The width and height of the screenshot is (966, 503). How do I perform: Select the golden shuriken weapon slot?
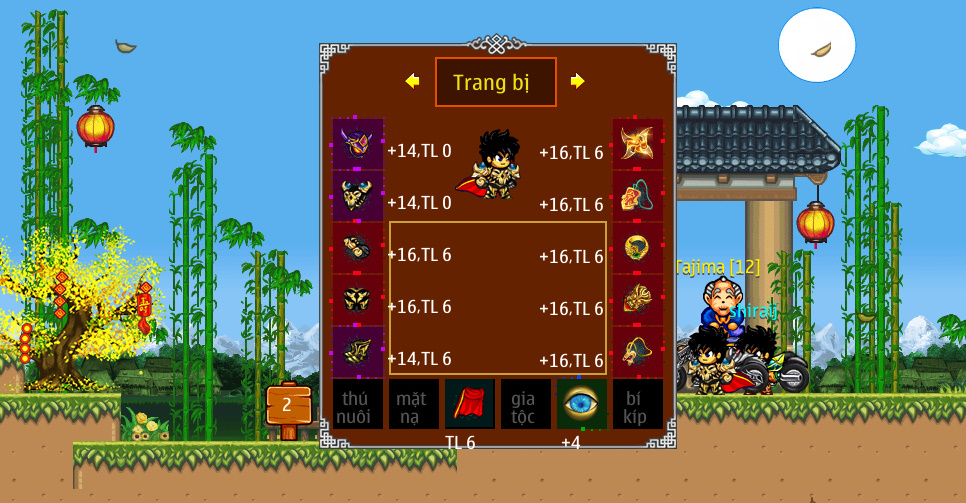pos(638,144)
